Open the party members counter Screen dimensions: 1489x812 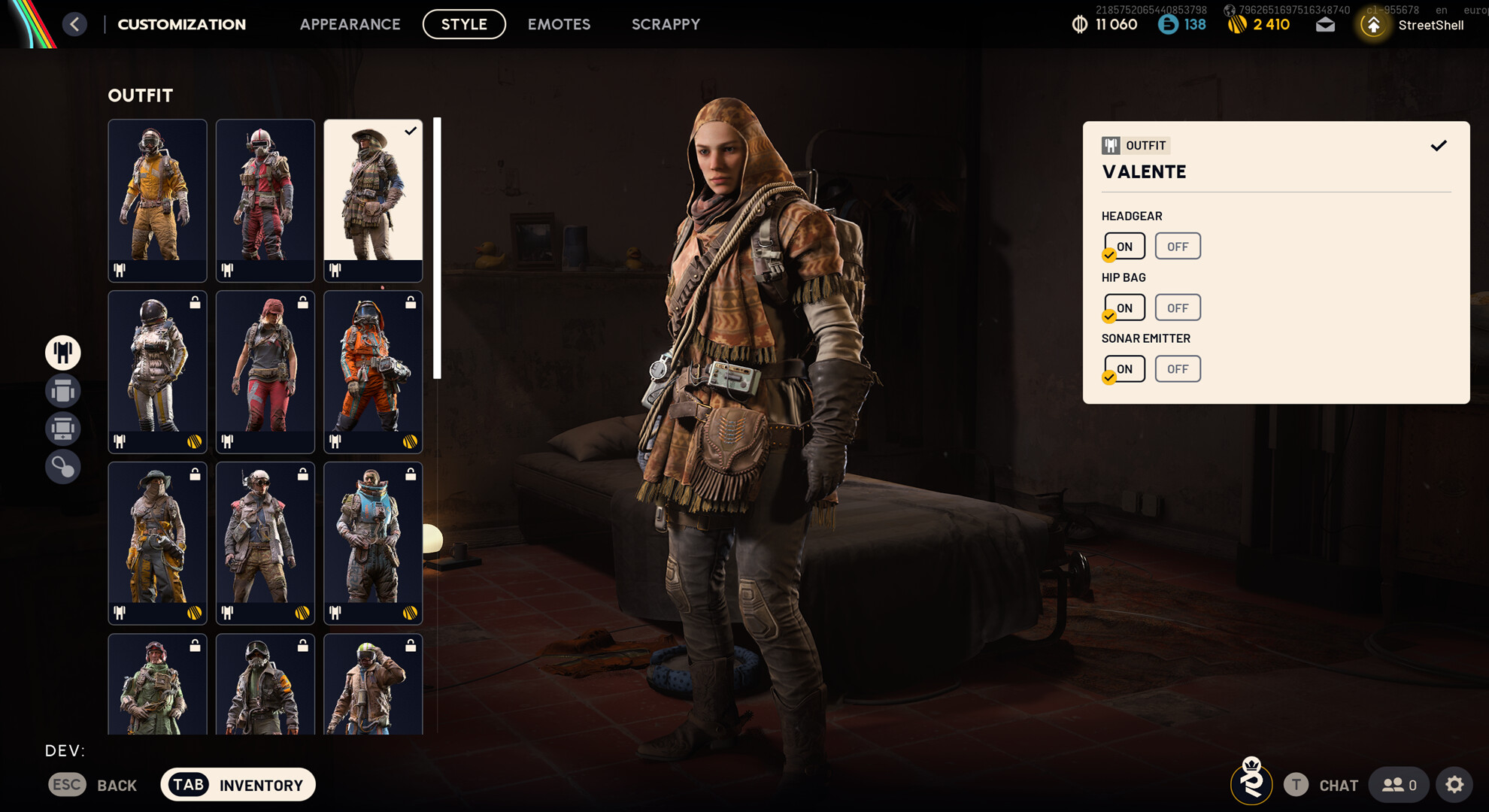coord(1399,785)
